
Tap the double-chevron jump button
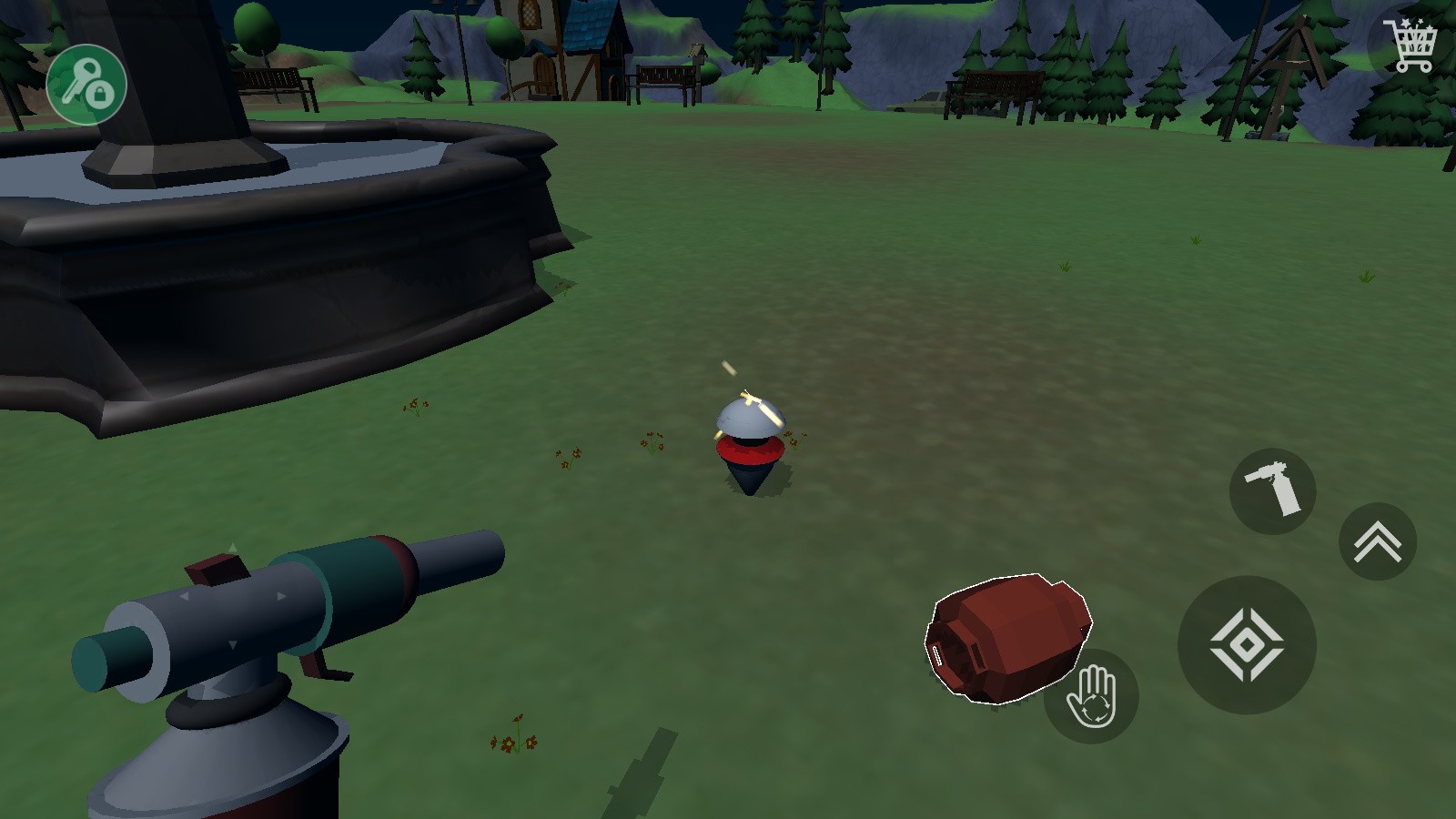[1377, 542]
